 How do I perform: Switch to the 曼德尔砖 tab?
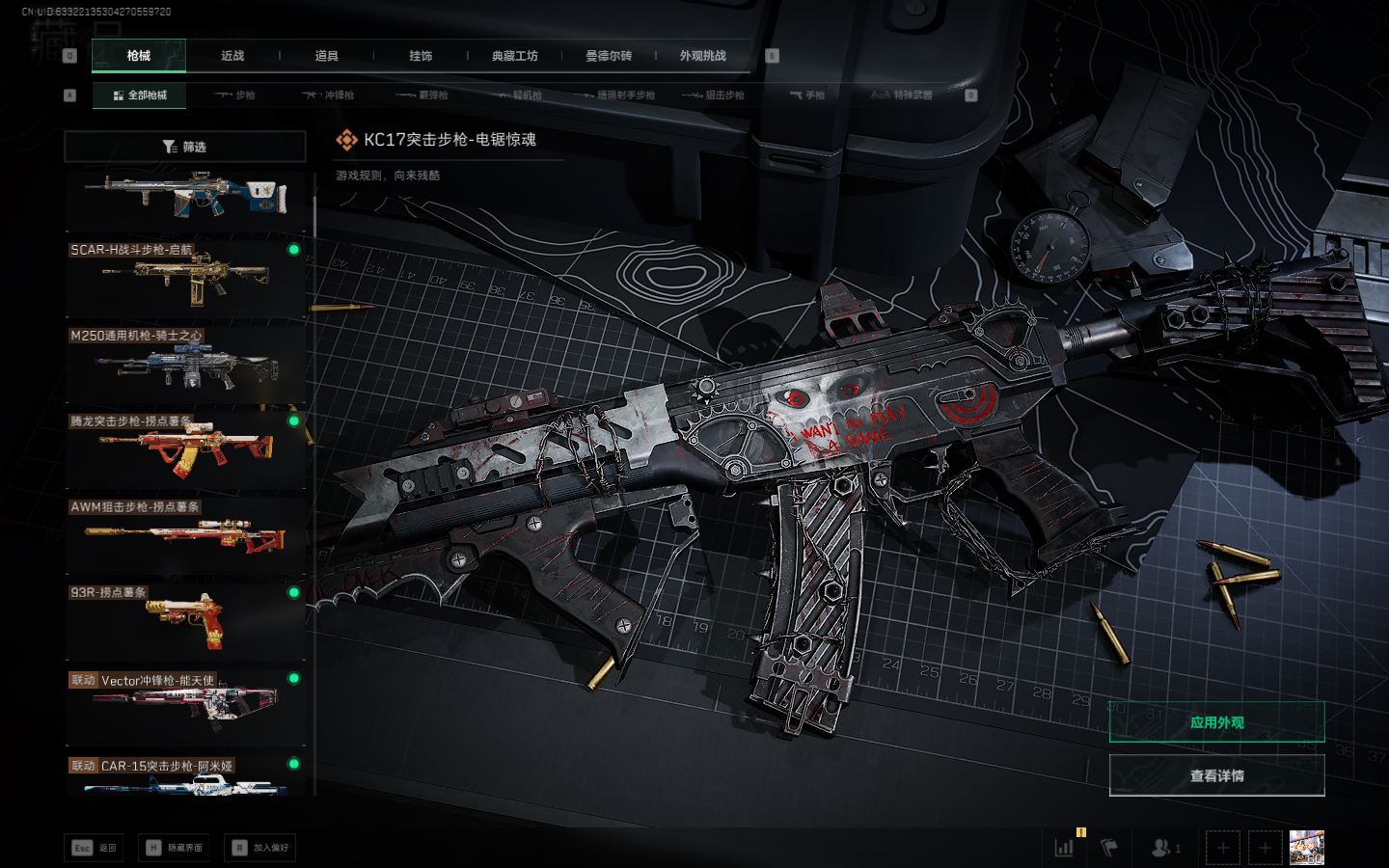(609, 56)
